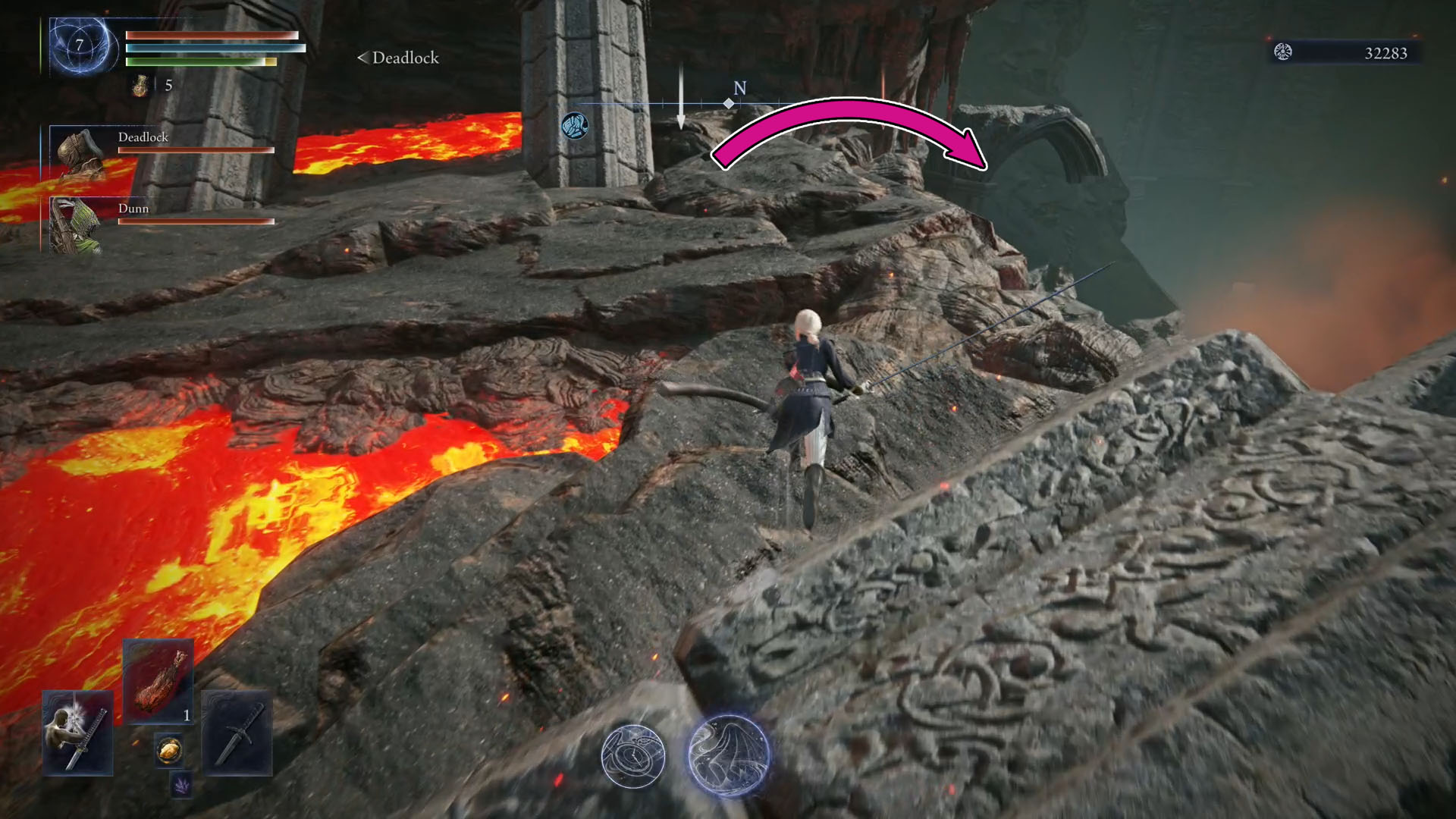Click the N marker on the compass
The width and height of the screenshot is (1456, 819).
coord(739,89)
